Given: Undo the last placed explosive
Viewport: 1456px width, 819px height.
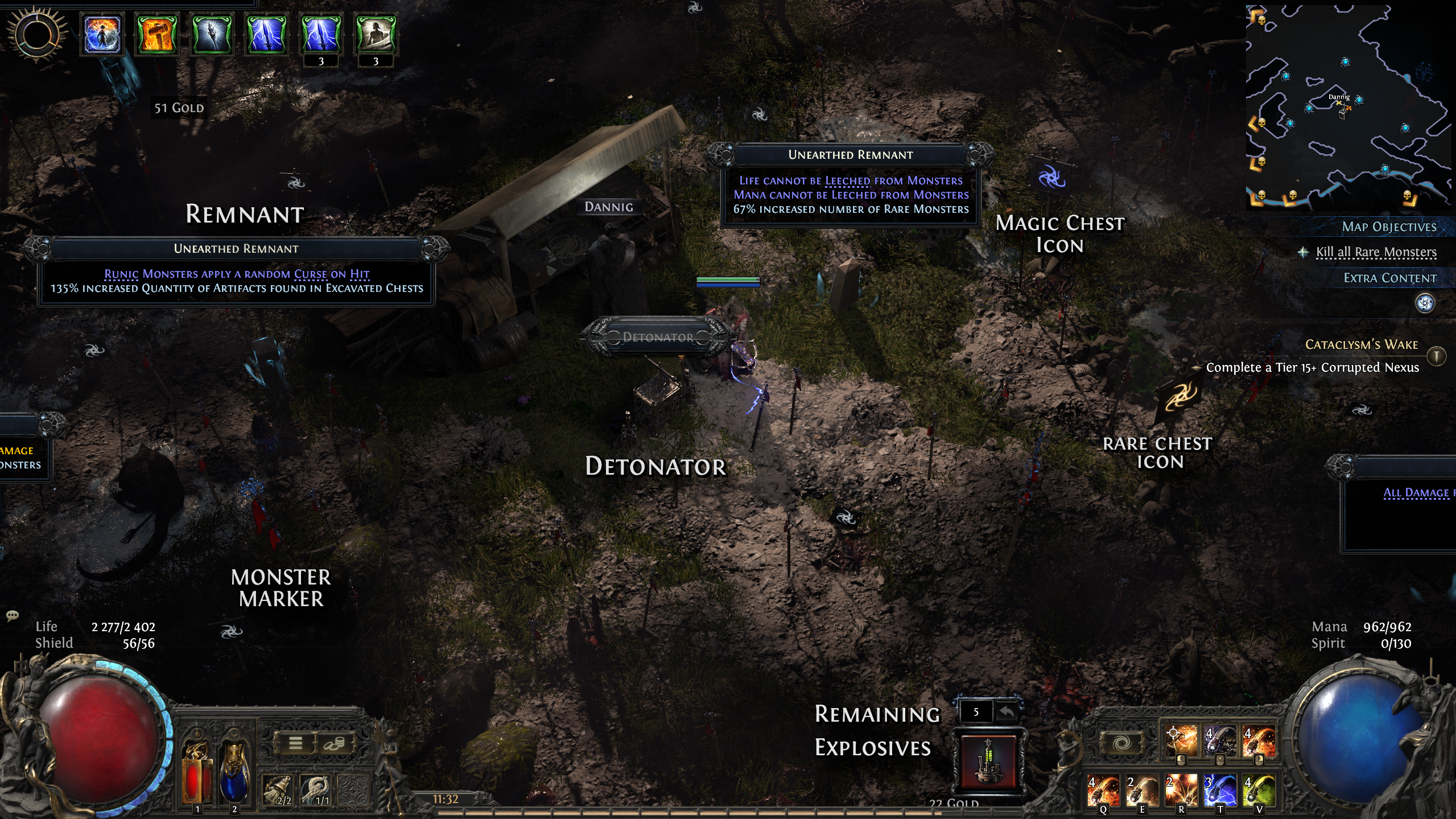Looking at the screenshot, I should (1007, 712).
